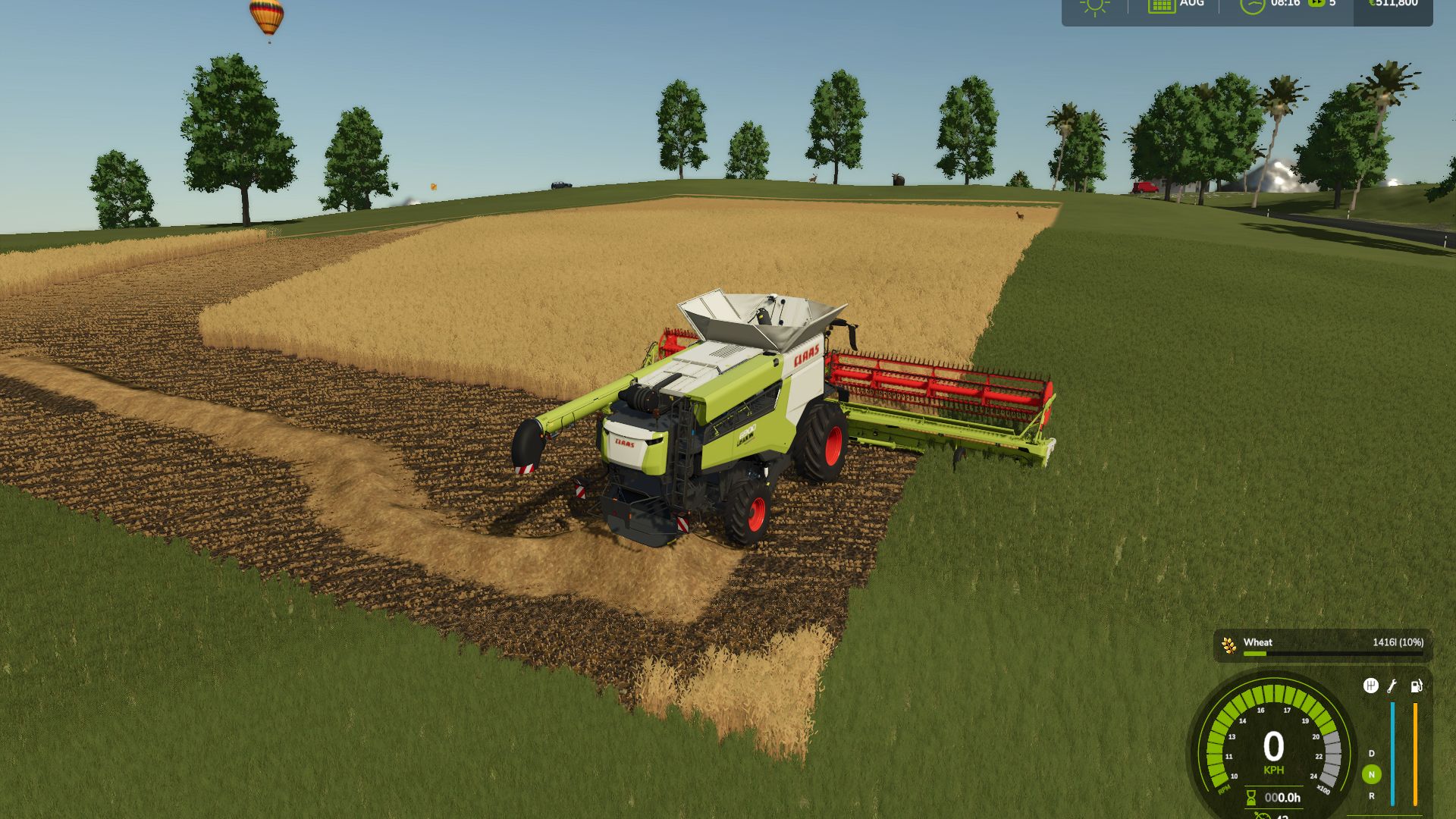
Task: Click the wrench damage icon
Action: pyautogui.click(x=1392, y=686)
